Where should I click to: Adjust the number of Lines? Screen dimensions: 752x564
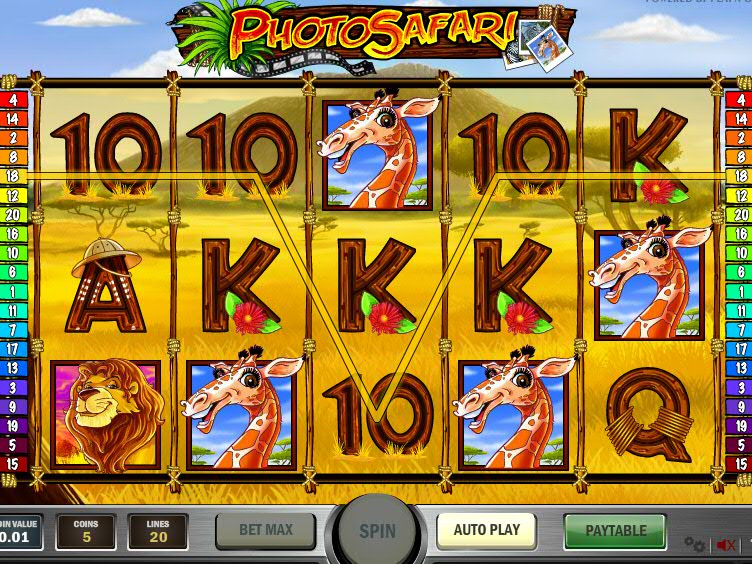click(157, 532)
